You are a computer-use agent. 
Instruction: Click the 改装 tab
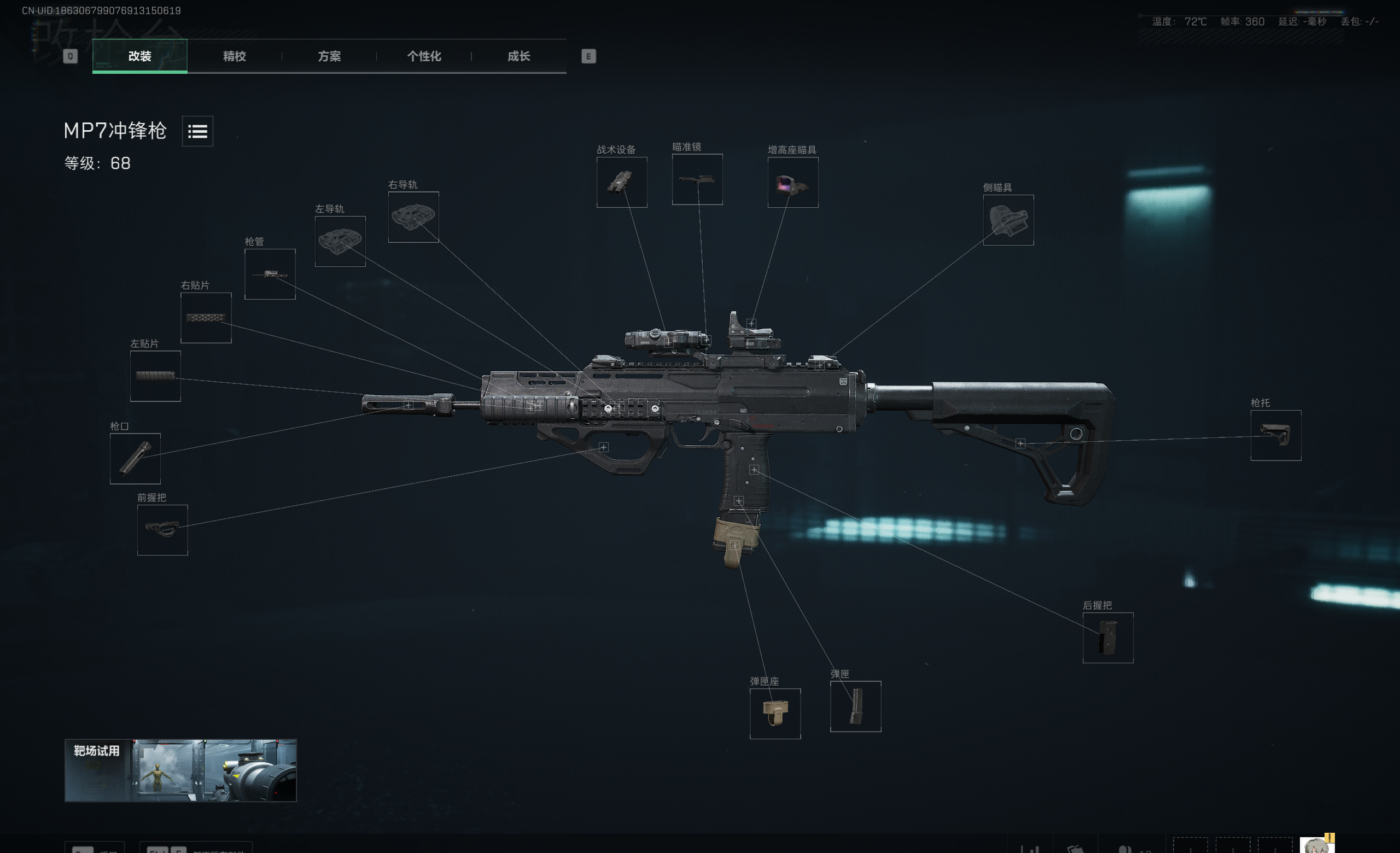(x=140, y=56)
